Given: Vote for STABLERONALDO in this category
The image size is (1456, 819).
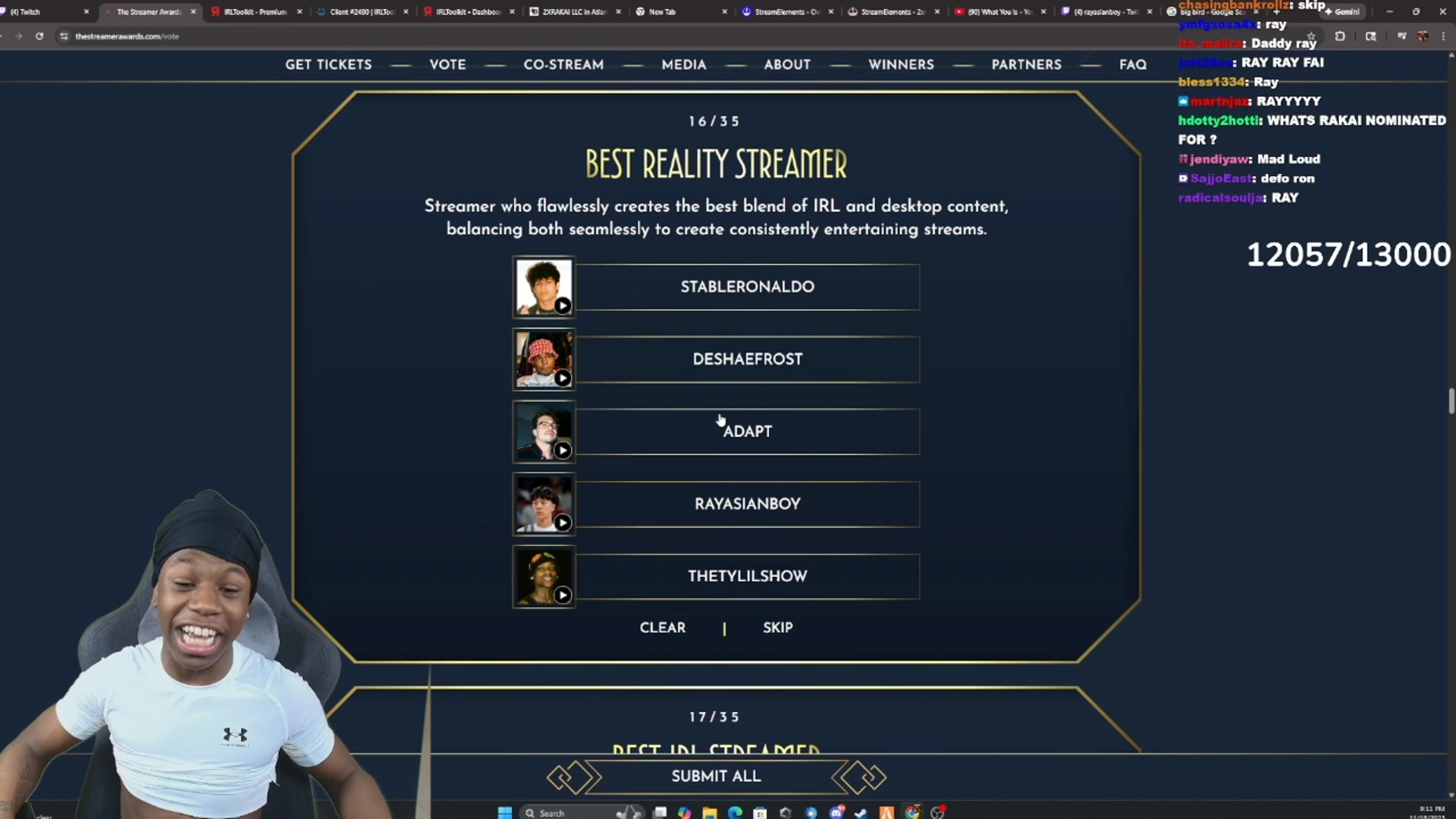Looking at the screenshot, I should [x=748, y=287].
